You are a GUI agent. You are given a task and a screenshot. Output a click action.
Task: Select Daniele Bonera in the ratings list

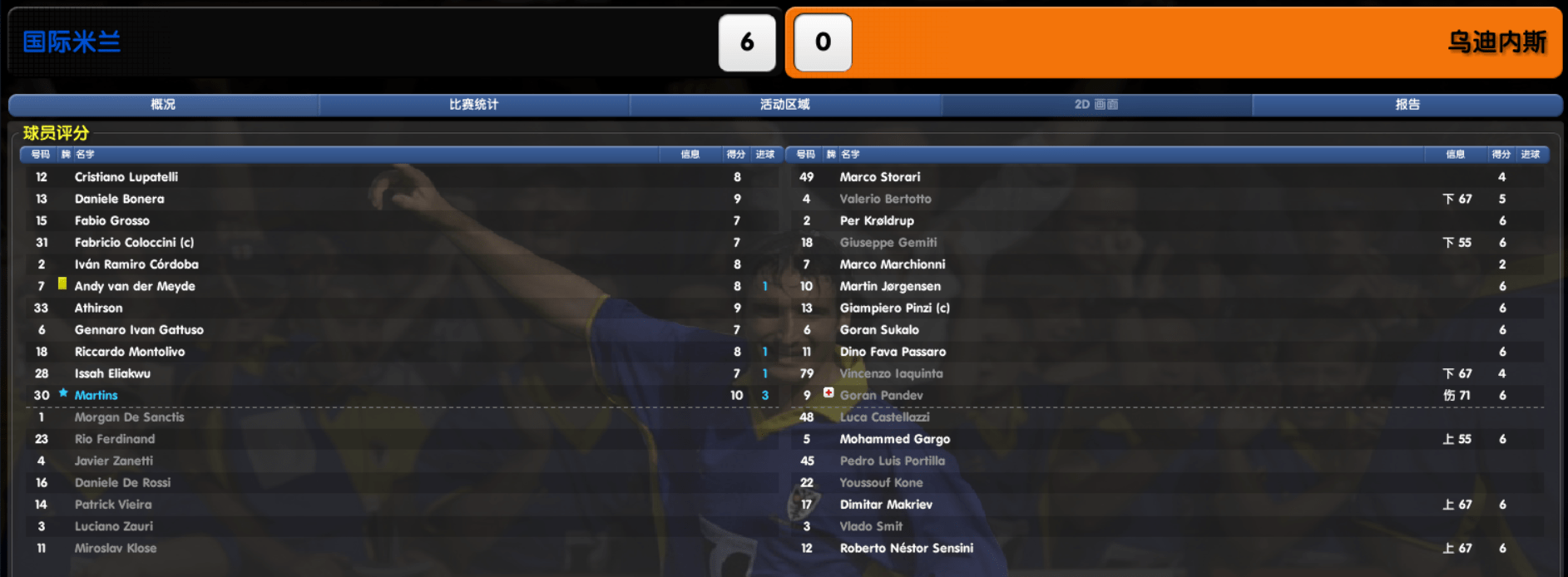(x=120, y=199)
